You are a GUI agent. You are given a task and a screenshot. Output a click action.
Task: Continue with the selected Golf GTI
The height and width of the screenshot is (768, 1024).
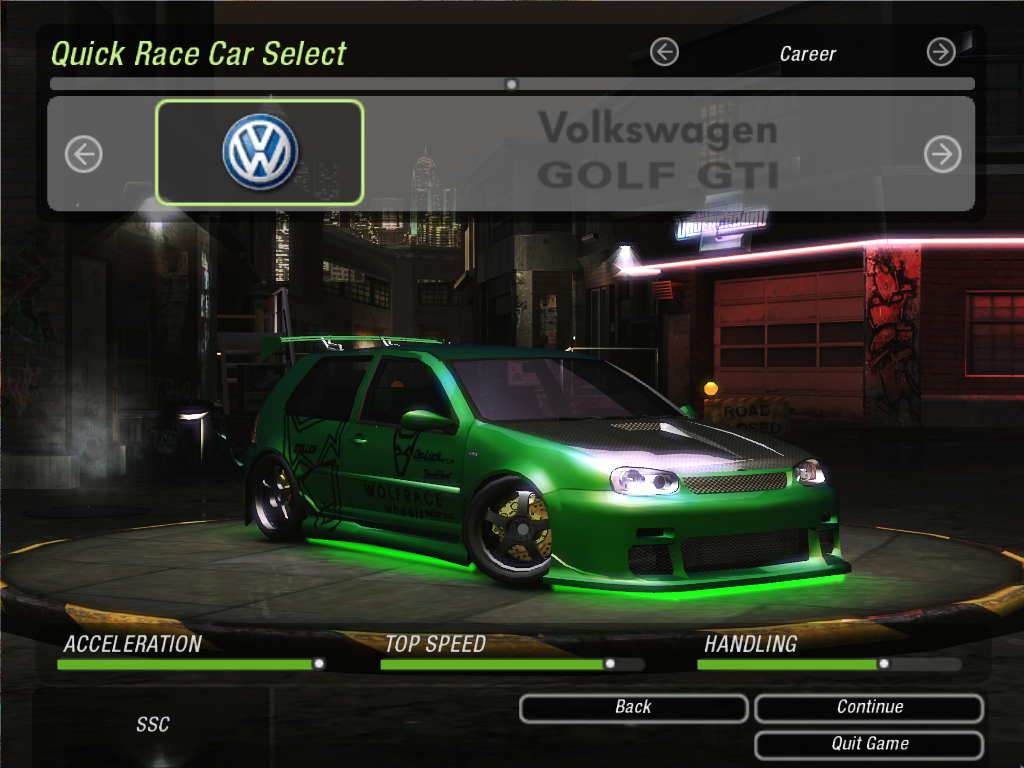[x=869, y=708]
